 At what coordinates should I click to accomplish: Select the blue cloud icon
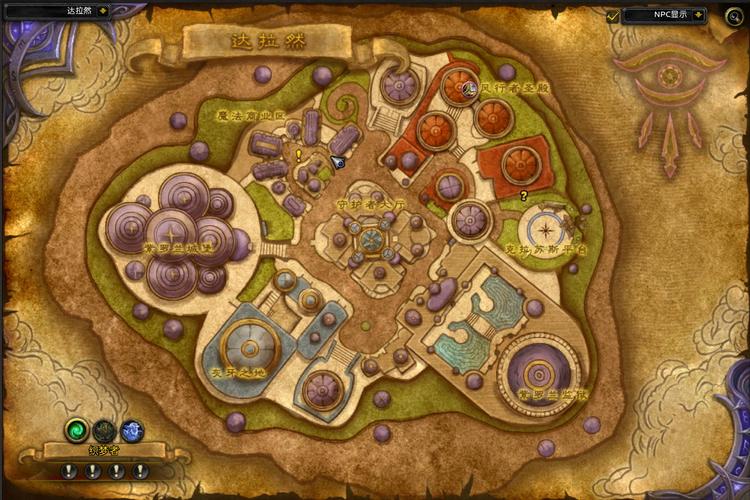[x=132, y=430]
